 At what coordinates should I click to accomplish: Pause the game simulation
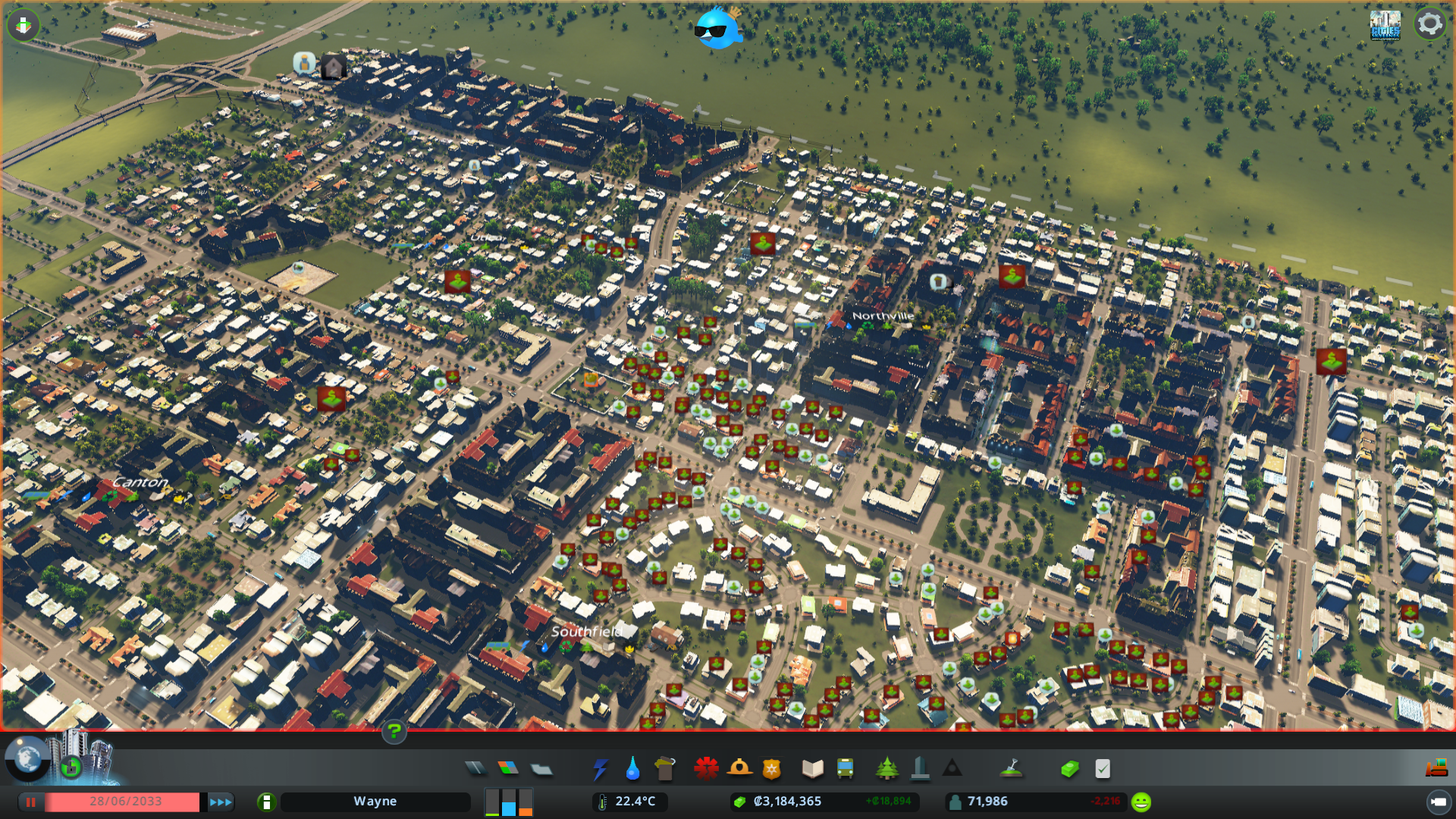point(30,802)
